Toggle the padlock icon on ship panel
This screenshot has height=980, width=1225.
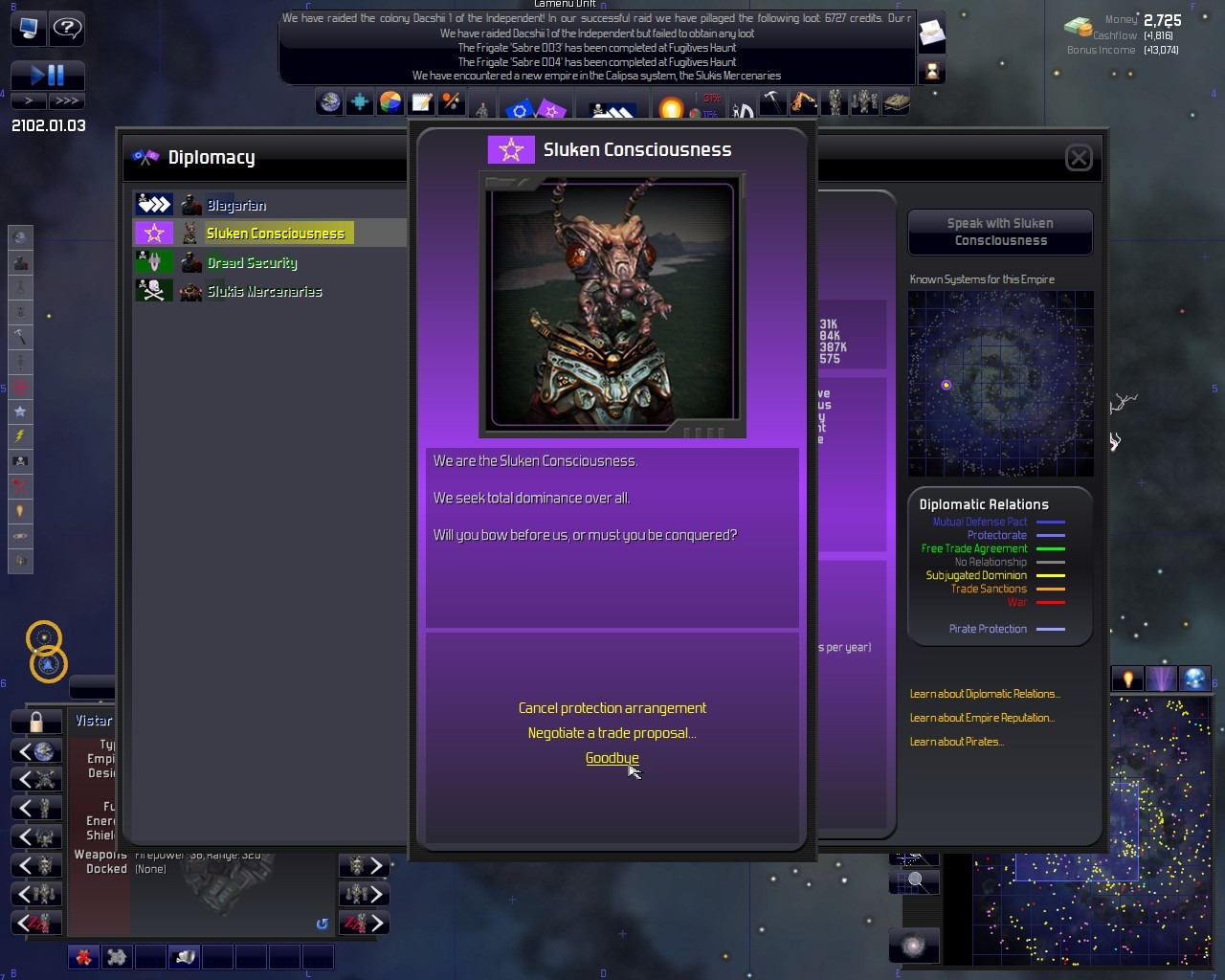36,721
